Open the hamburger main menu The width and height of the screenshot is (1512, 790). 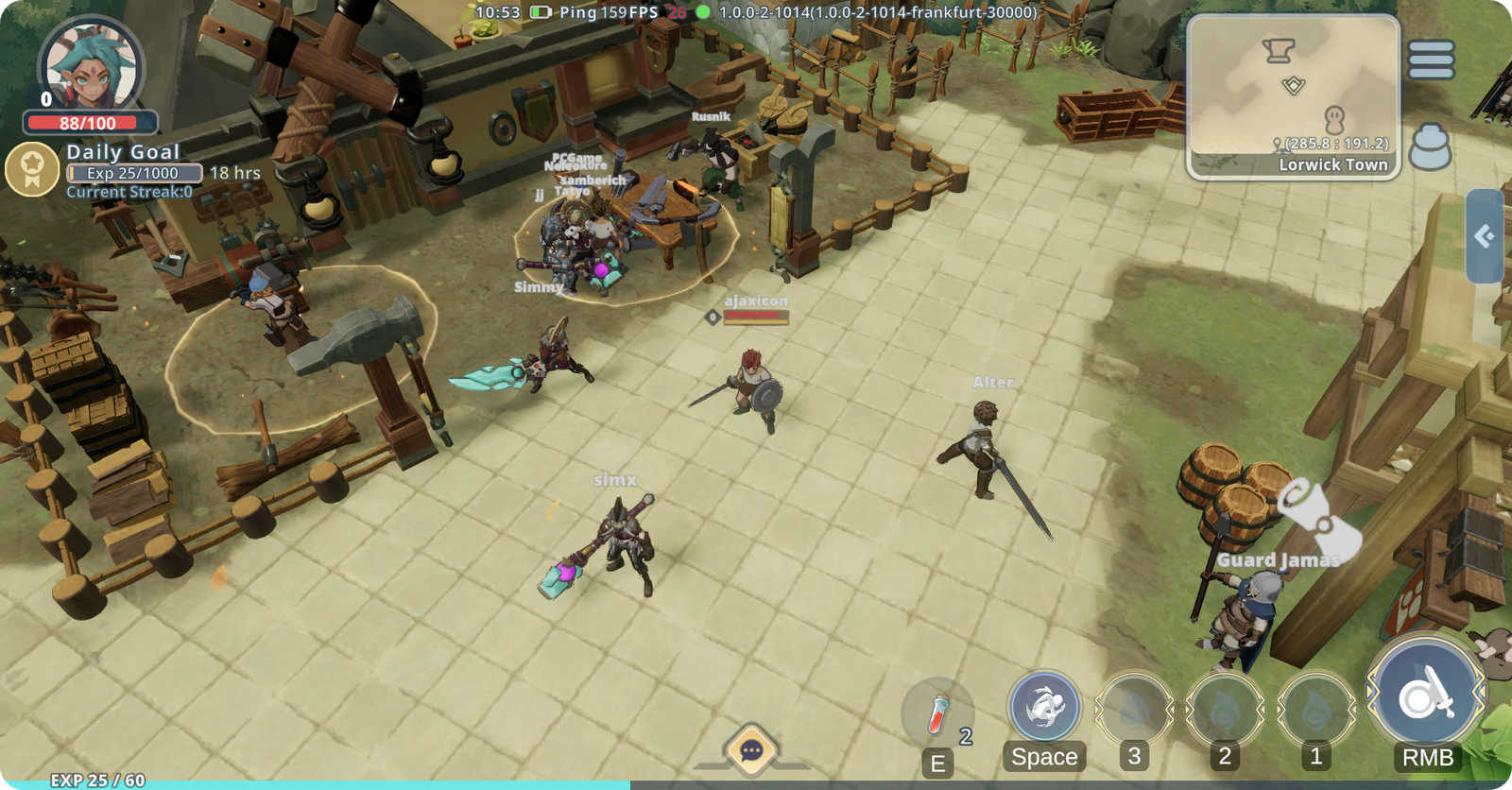[x=1431, y=60]
